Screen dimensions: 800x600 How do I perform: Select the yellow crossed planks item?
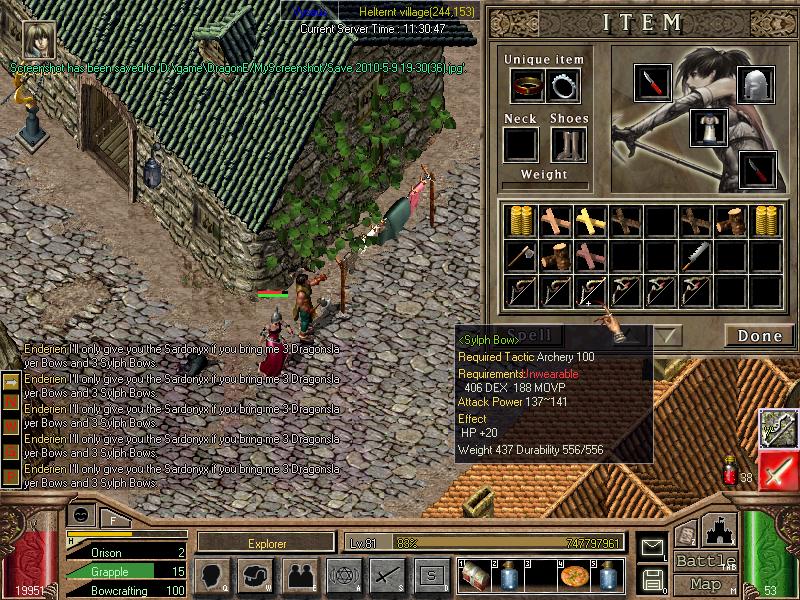click(590, 220)
